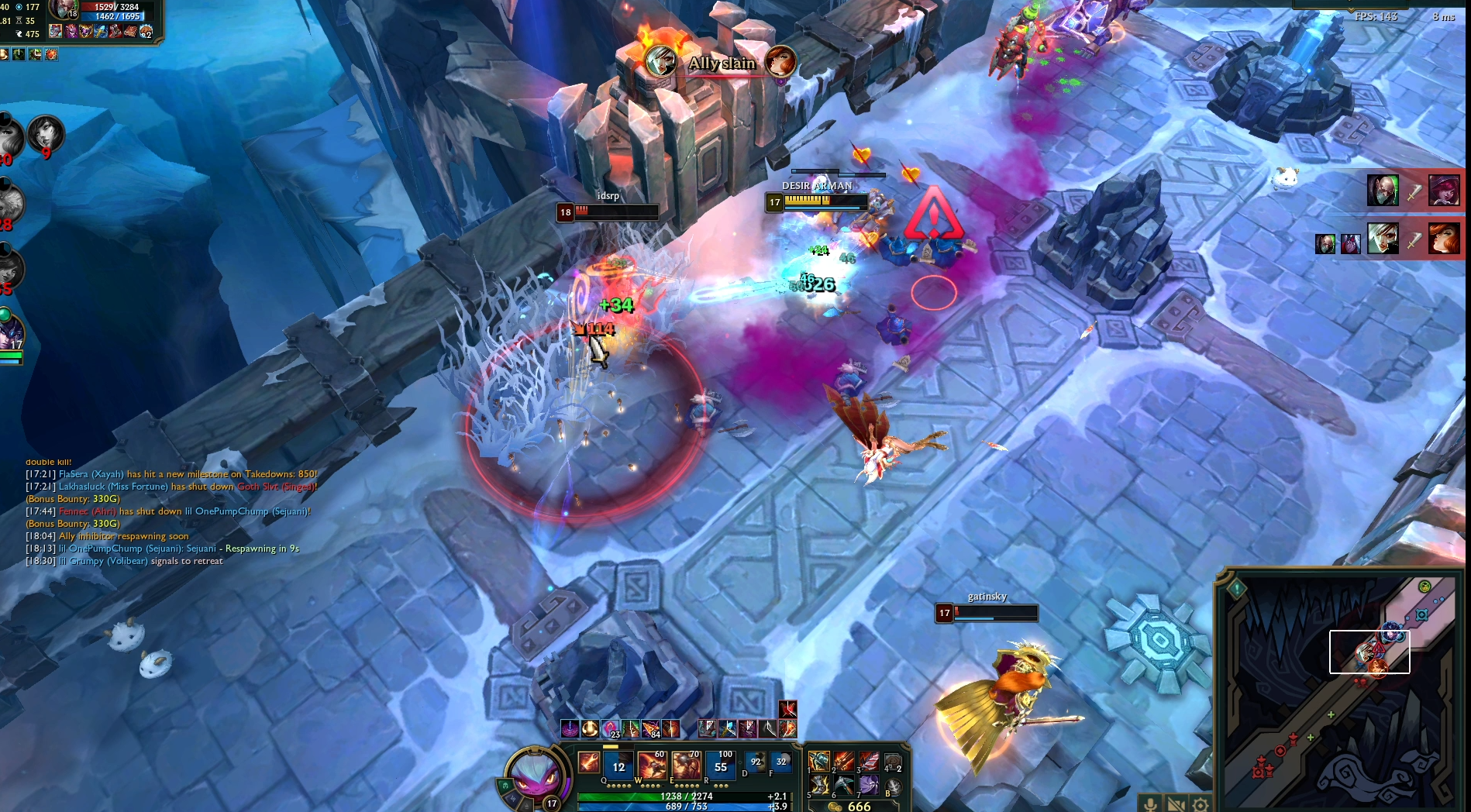Viewport: 1471px width, 812px height.
Task: Click the R ultimate ability showing 55 cooldown
Action: 721,766
